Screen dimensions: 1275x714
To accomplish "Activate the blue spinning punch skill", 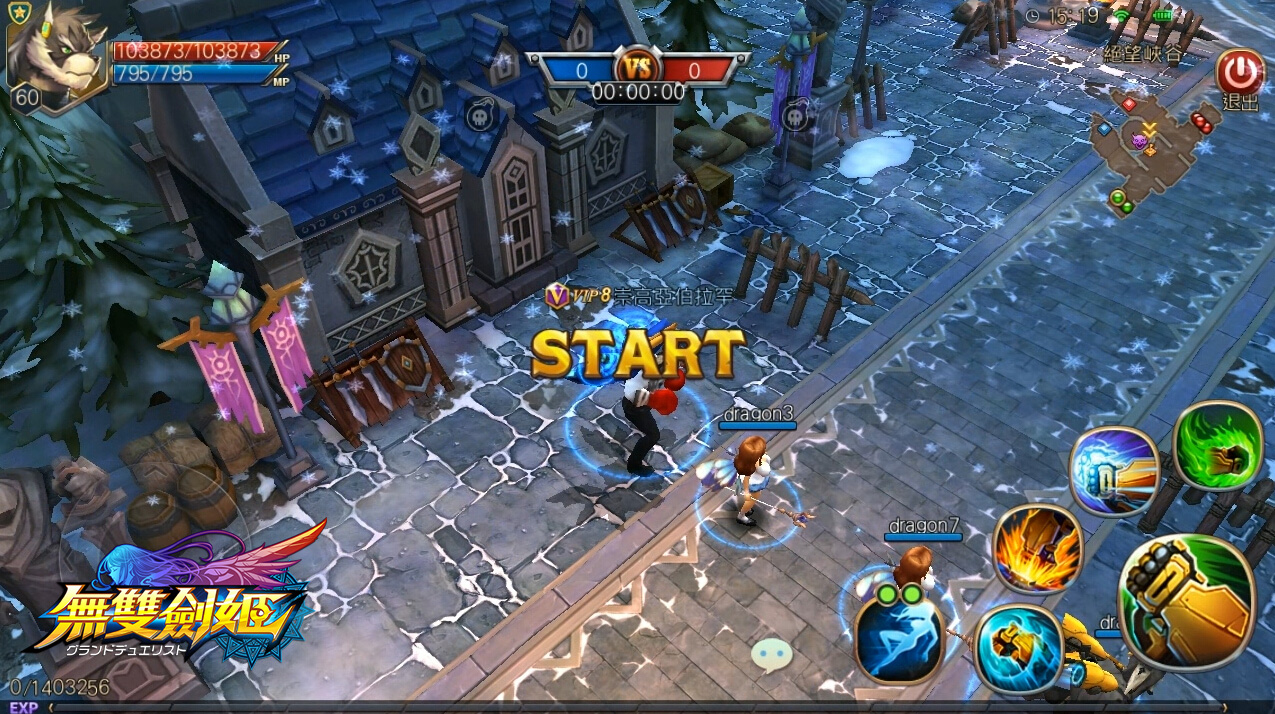I will pyautogui.click(x=1017, y=648).
